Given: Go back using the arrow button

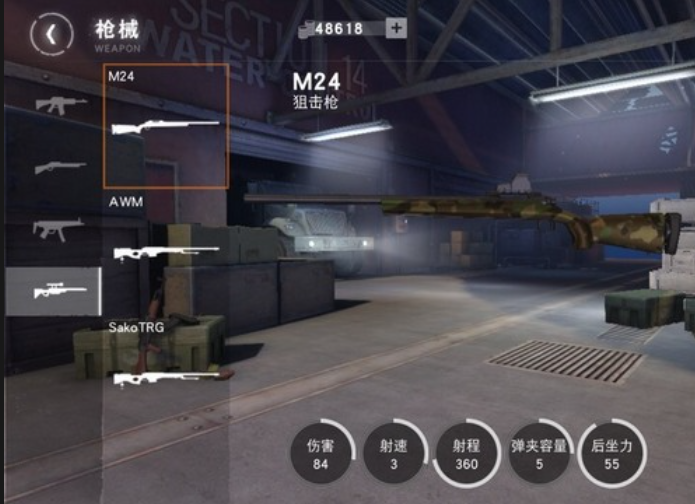Looking at the screenshot, I should point(52,34).
